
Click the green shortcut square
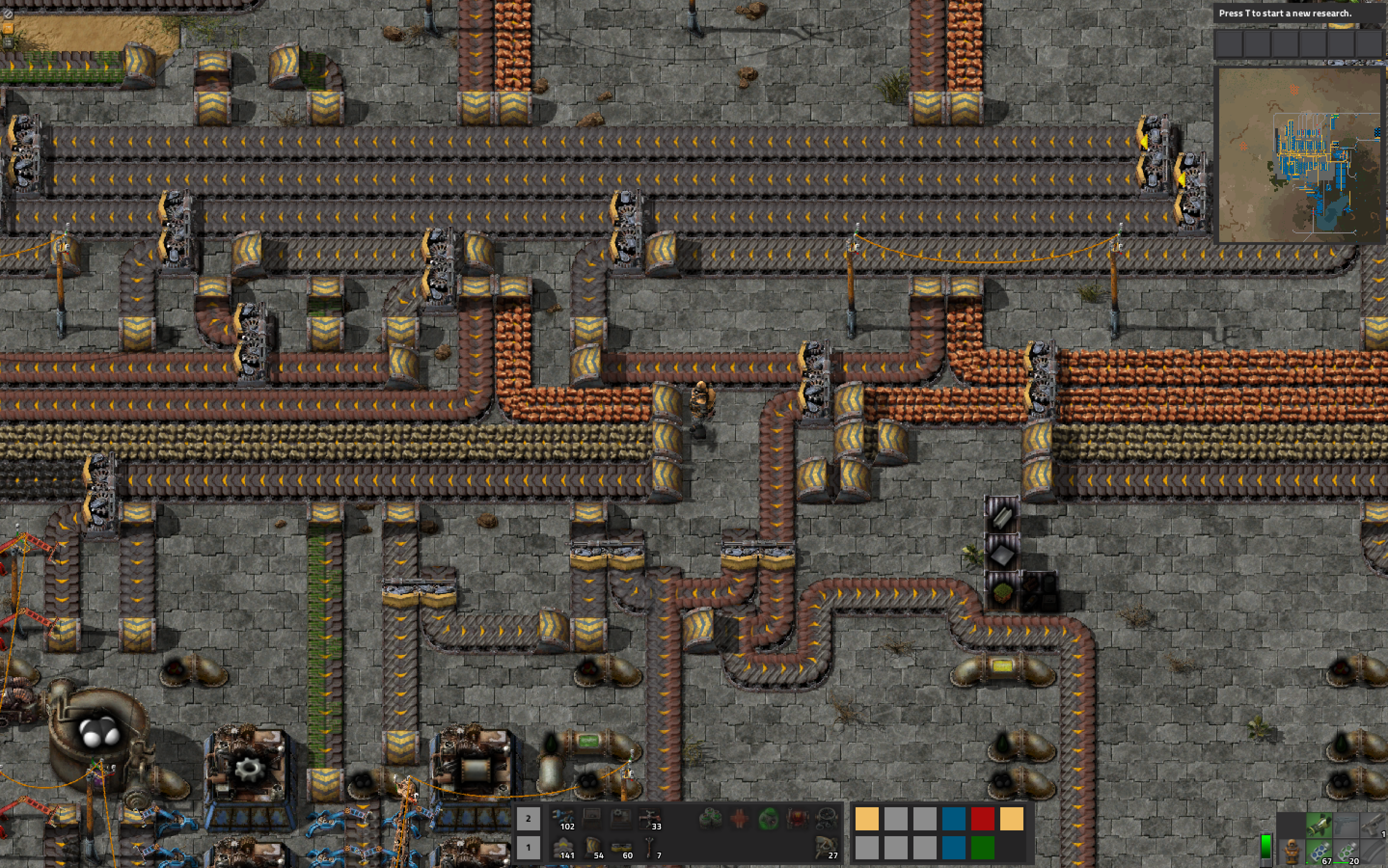click(x=982, y=847)
